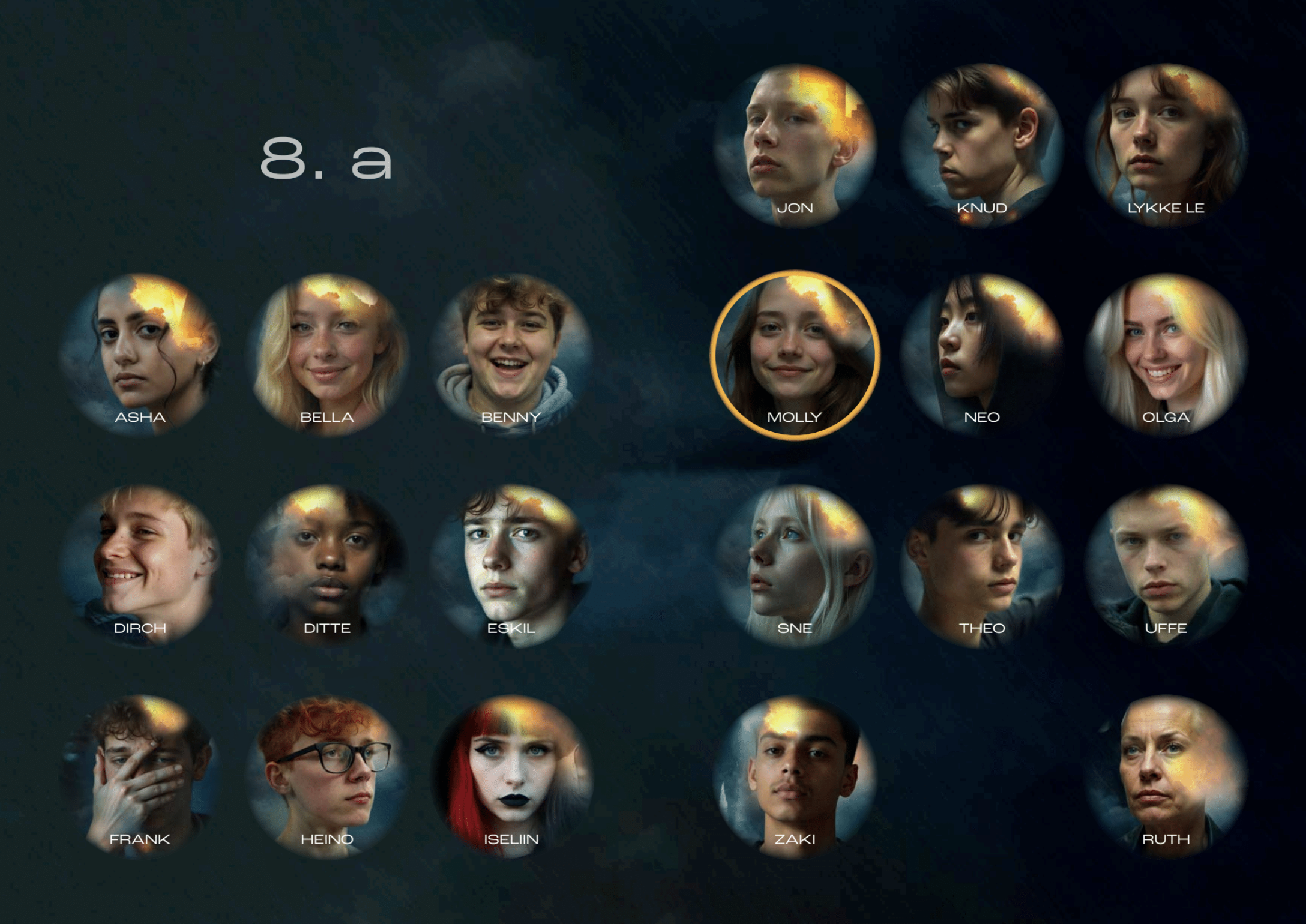Select Jon's character portrait
This screenshot has width=1306, height=924.
point(795,145)
